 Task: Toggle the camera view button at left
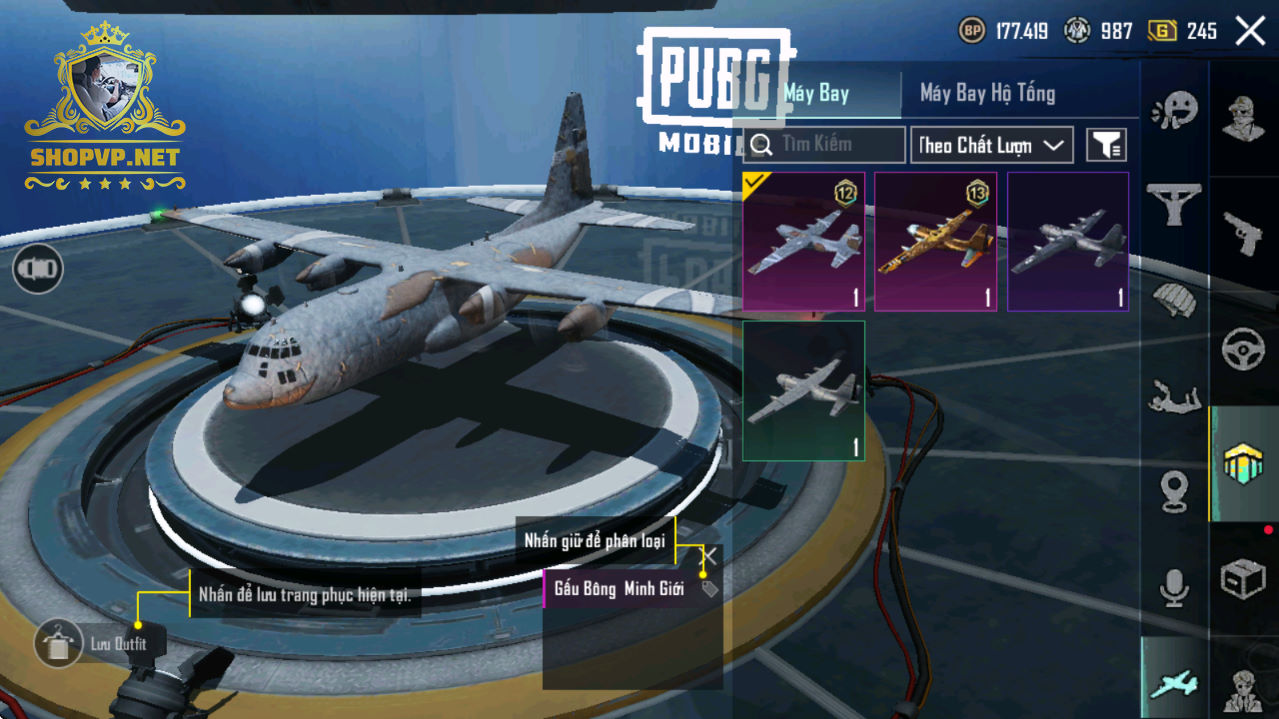pos(38,268)
